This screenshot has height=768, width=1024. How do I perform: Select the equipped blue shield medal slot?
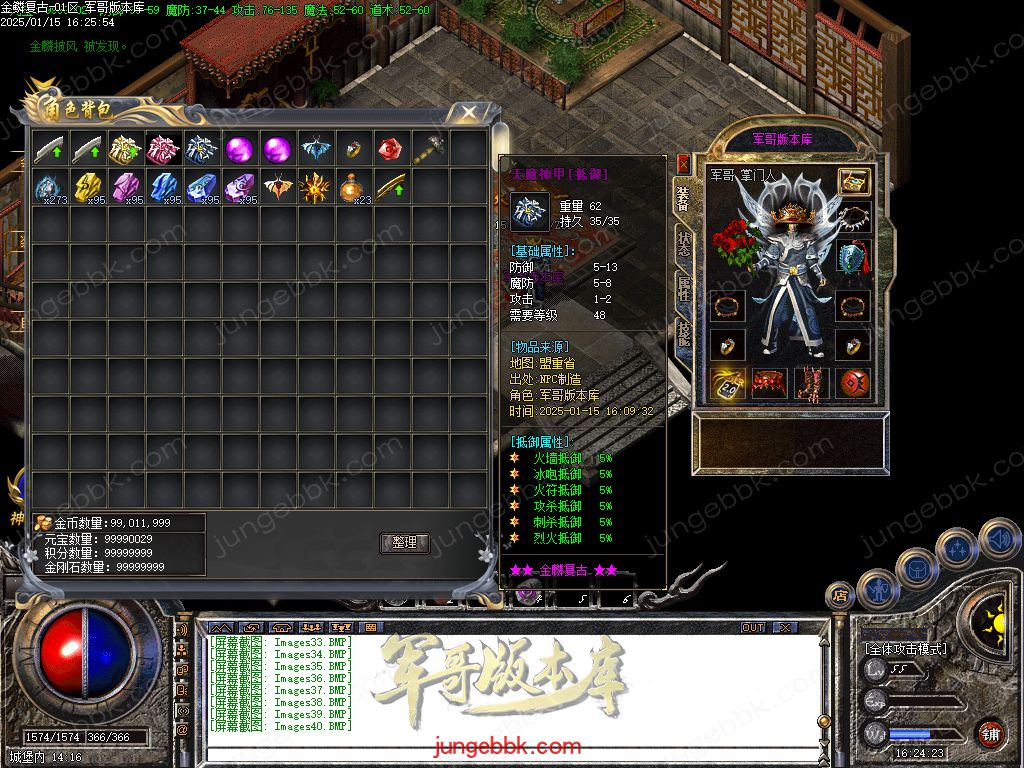(853, 257)
